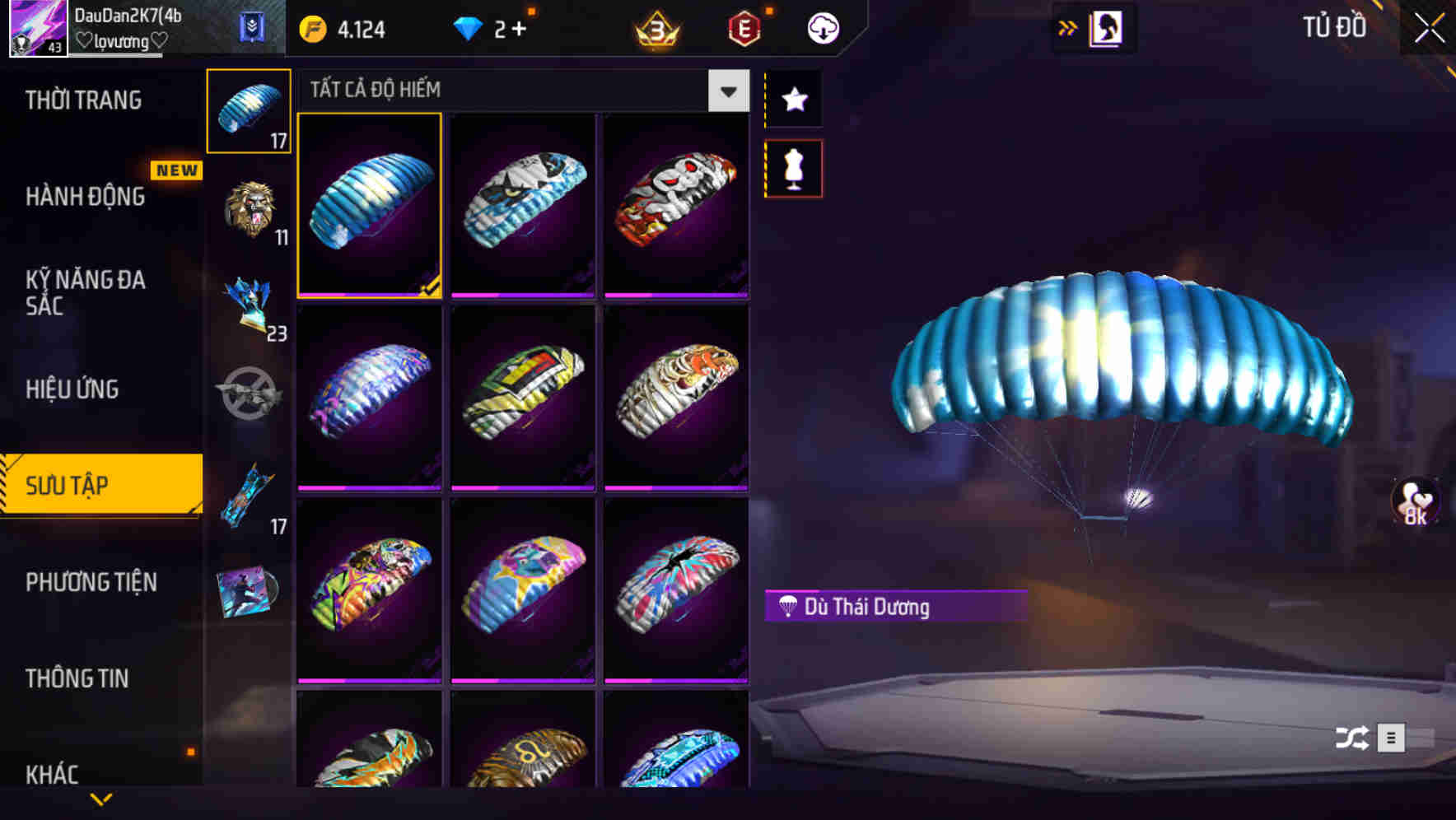Click the diamond balance icon at the top
Viewport: 1456px width, 820px height.
pyautogui.click(x=469, y=27)
